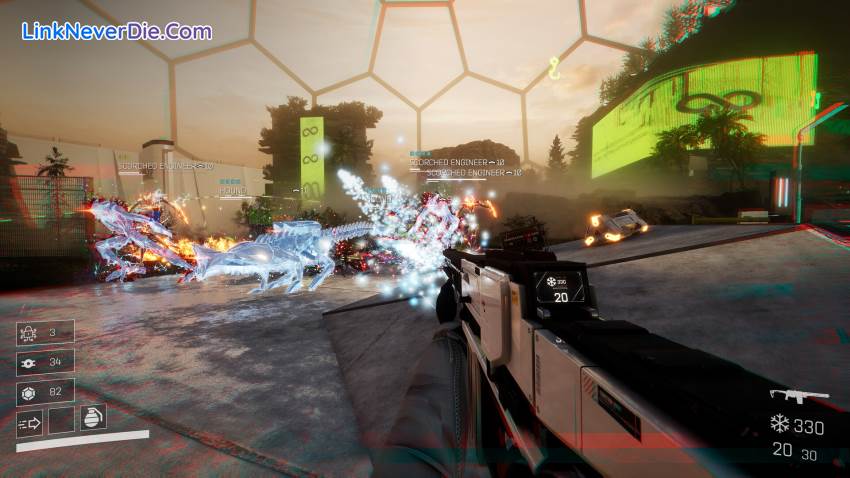850x478 pixels.
Task: Click the hexagon crystal resource icon
Action: (x=27, y=392)
